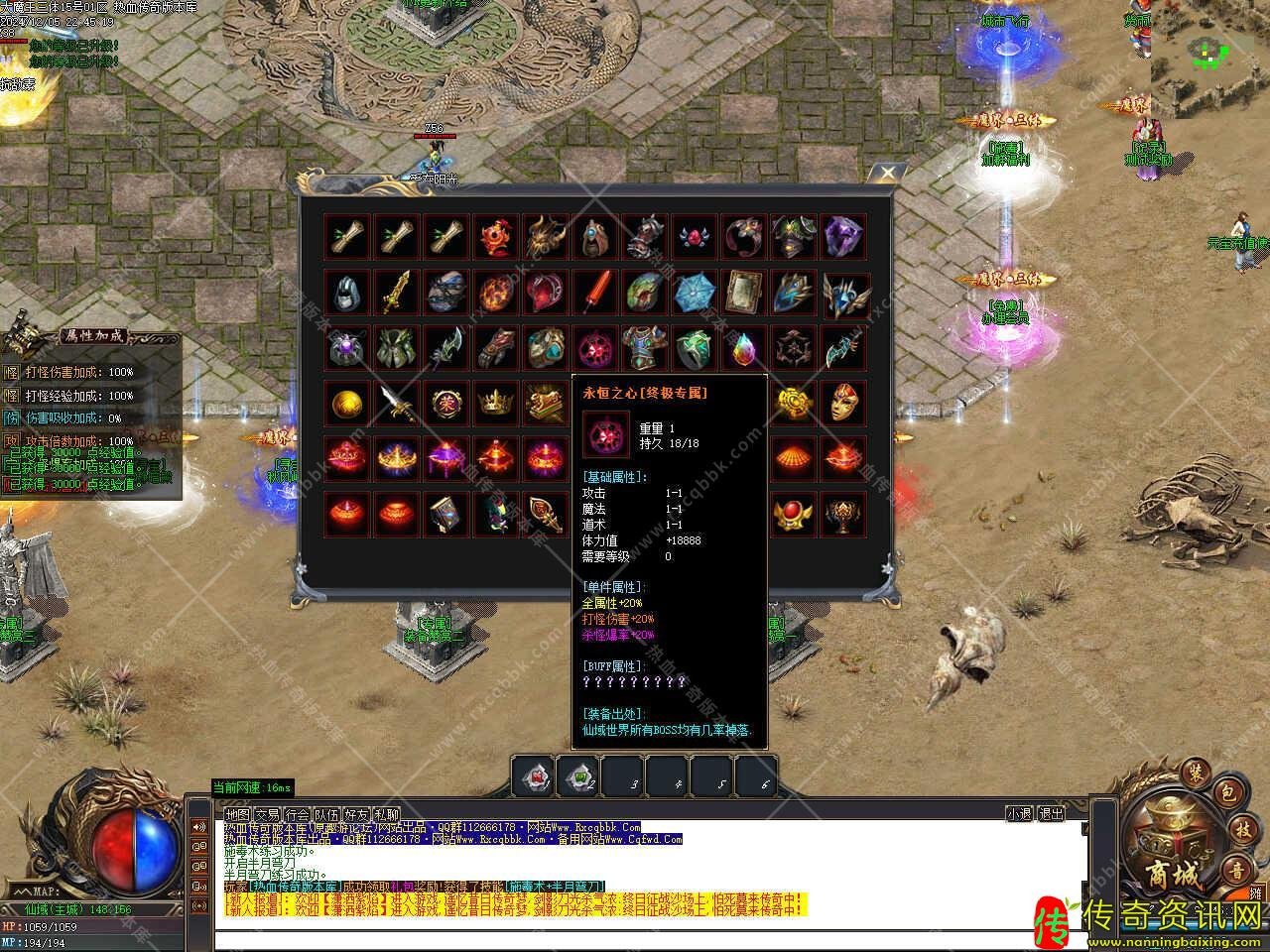Use the green item in hotbar slot 2
This screenshot has width=1270, height=952.
(x=577, y=777)
